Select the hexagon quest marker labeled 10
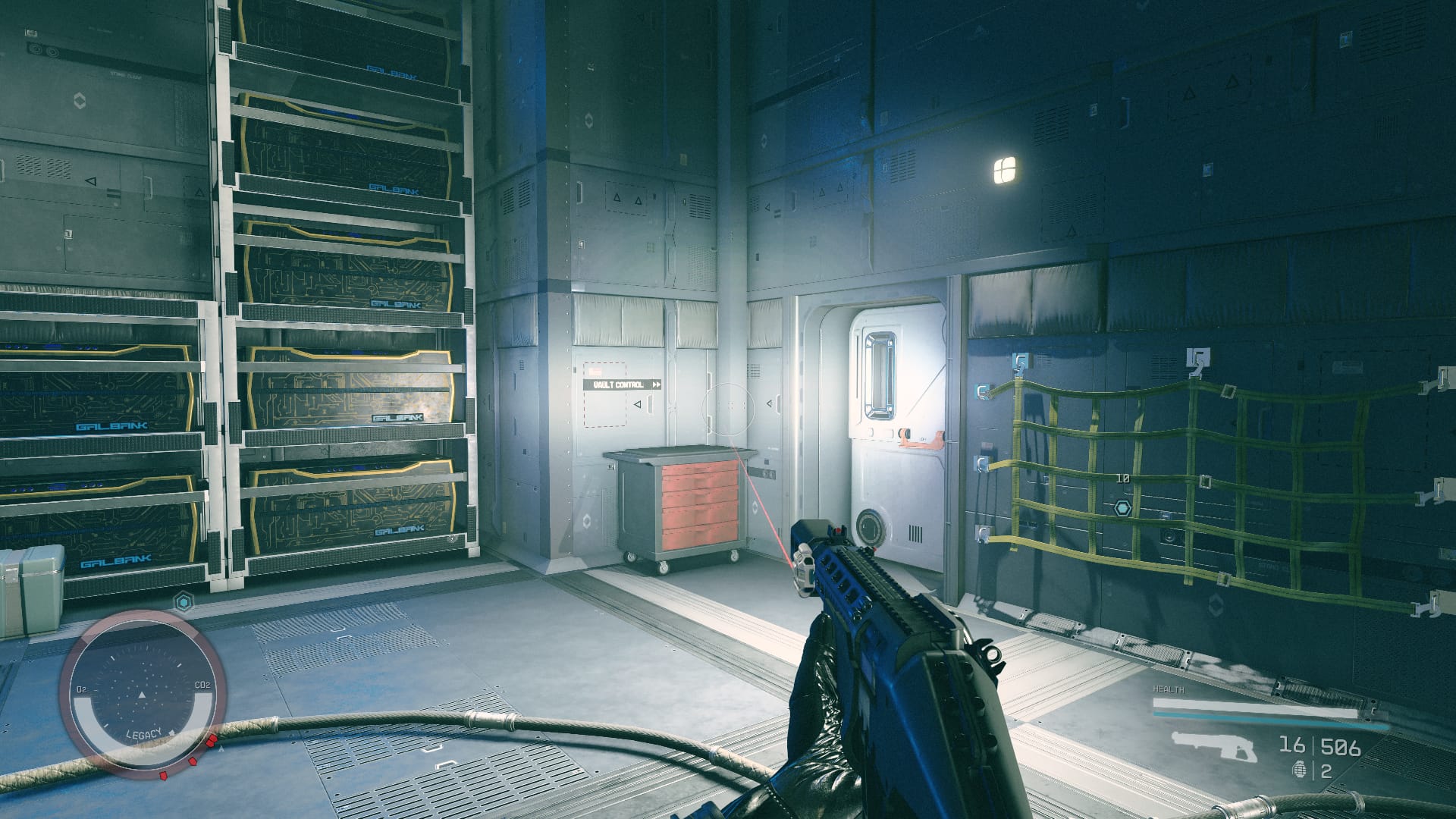Image resolution: width=1456 pixels, height=819 pixels. click(1122, 507)
